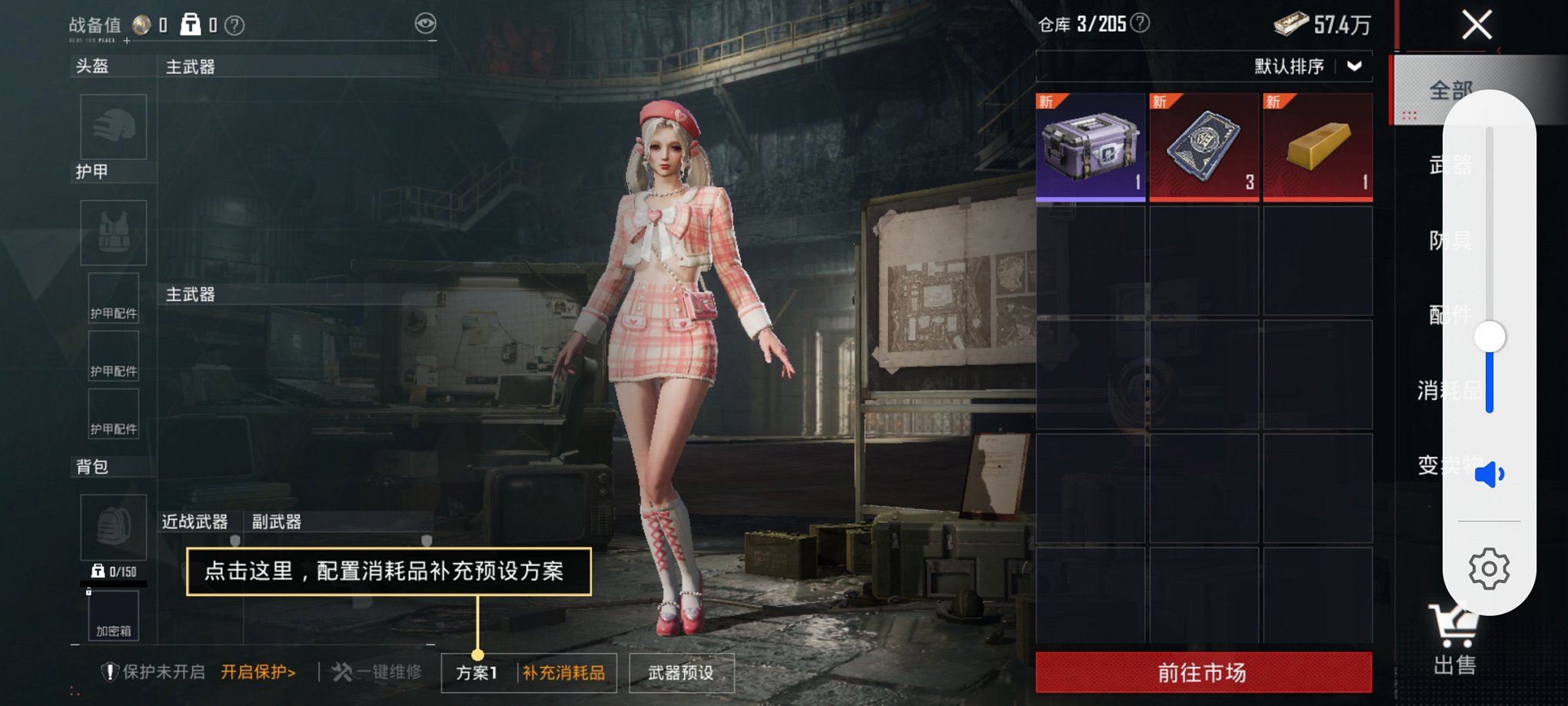Image resolution: width=1568 pixels, height=706 pixels.
Task: Select the armor vest slot icon
Action: tap(113, 232)
